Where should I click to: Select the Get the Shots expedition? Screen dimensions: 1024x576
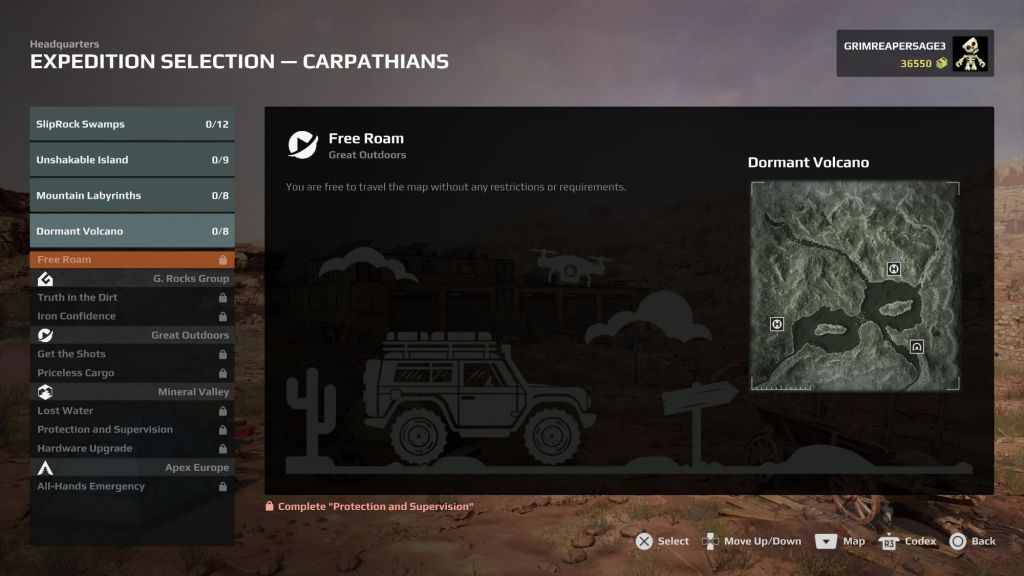coord(131,354)
